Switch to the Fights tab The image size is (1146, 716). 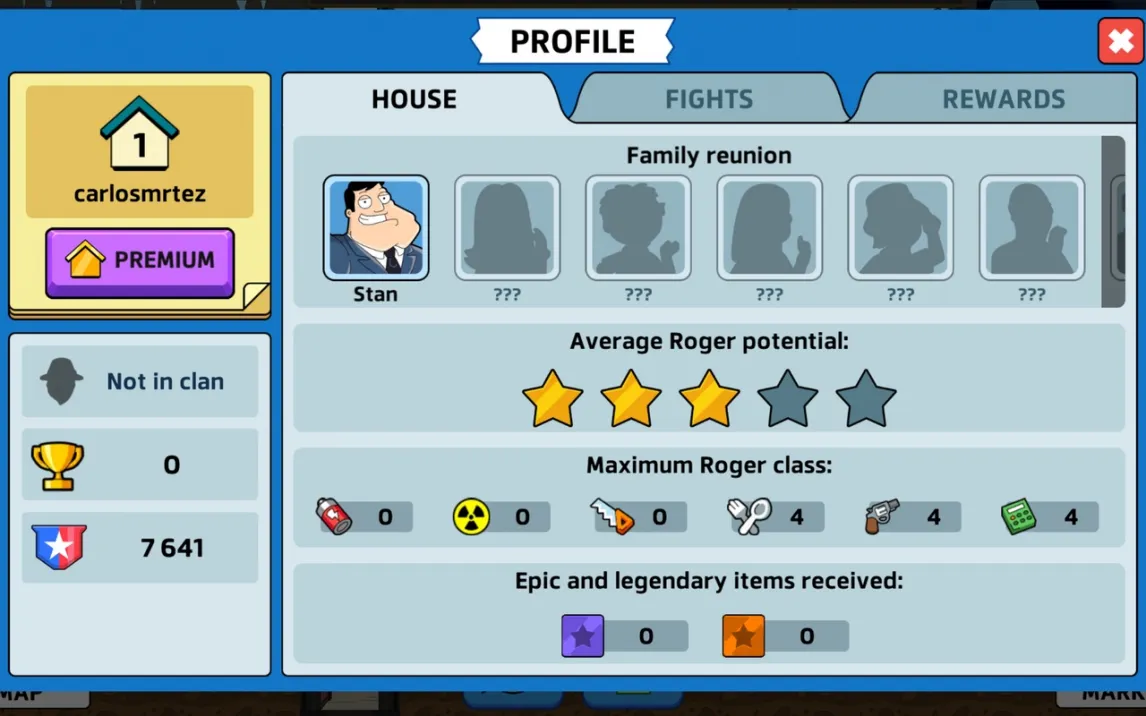click(x=709, y=99)
